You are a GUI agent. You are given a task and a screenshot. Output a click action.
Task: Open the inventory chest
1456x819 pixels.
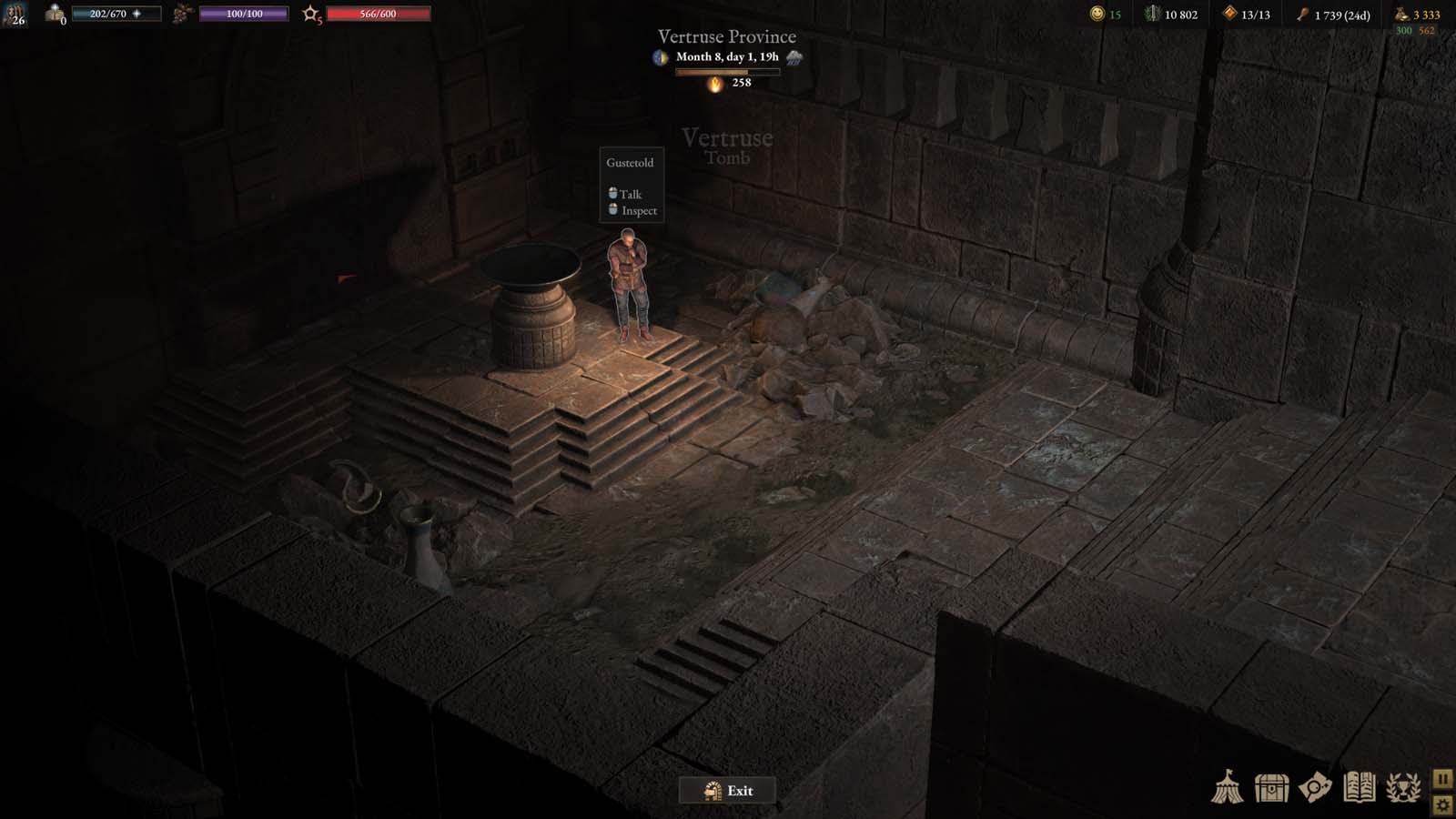(1271, 788)
